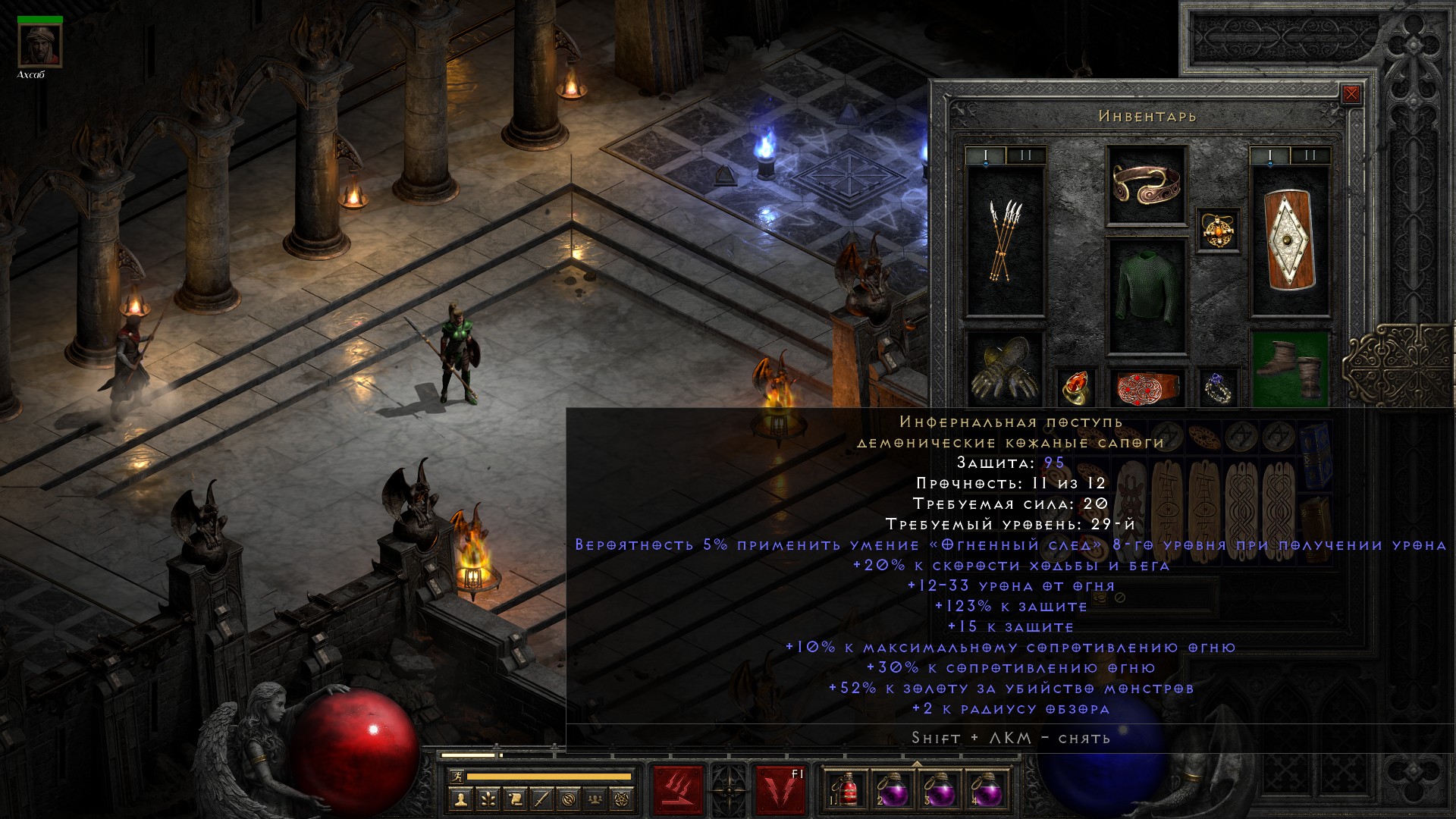Select the red gem ring
1456x819 pixels.
coord(1075,386)
